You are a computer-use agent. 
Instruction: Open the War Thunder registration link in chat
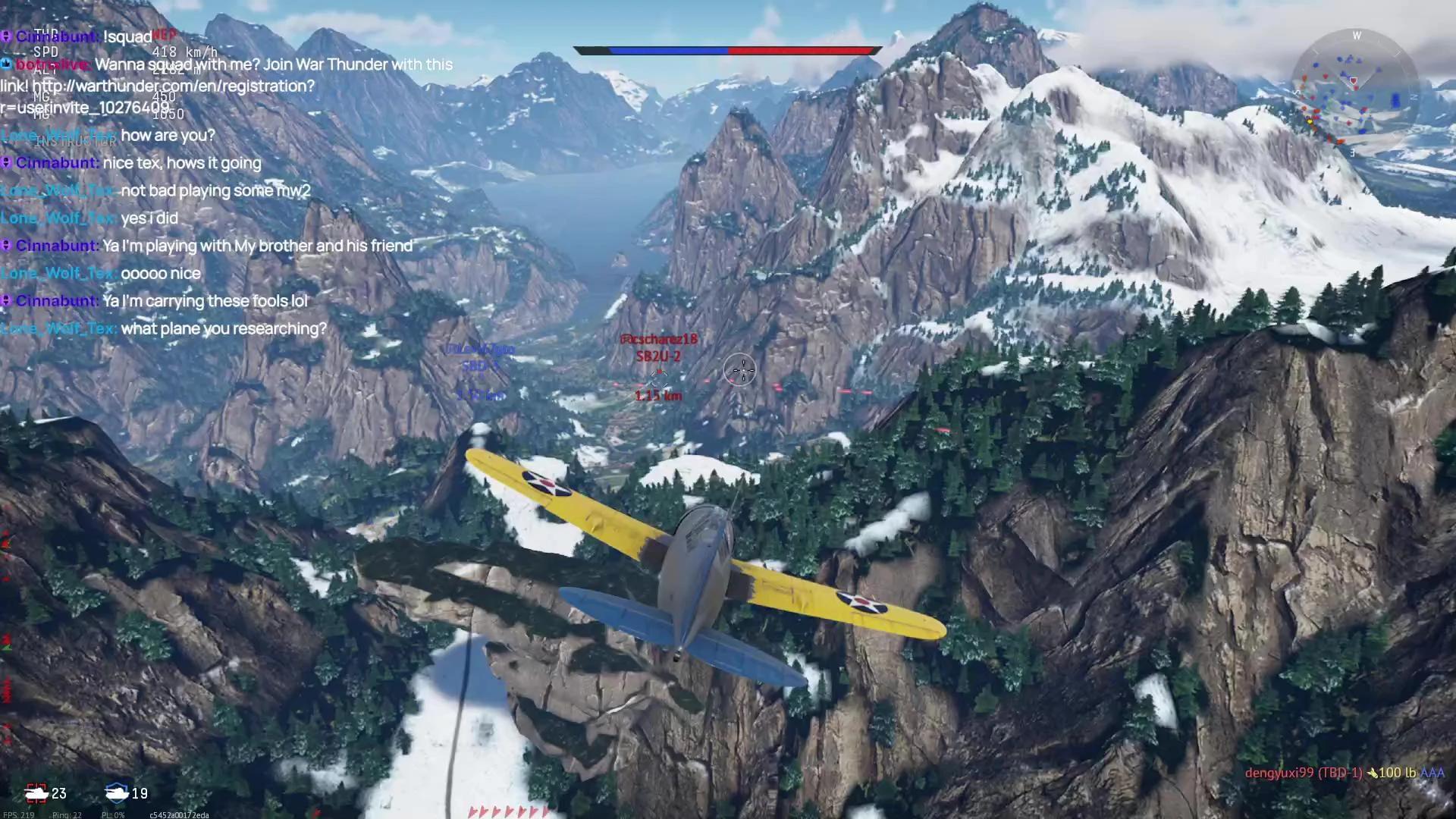tap(173, 86)
